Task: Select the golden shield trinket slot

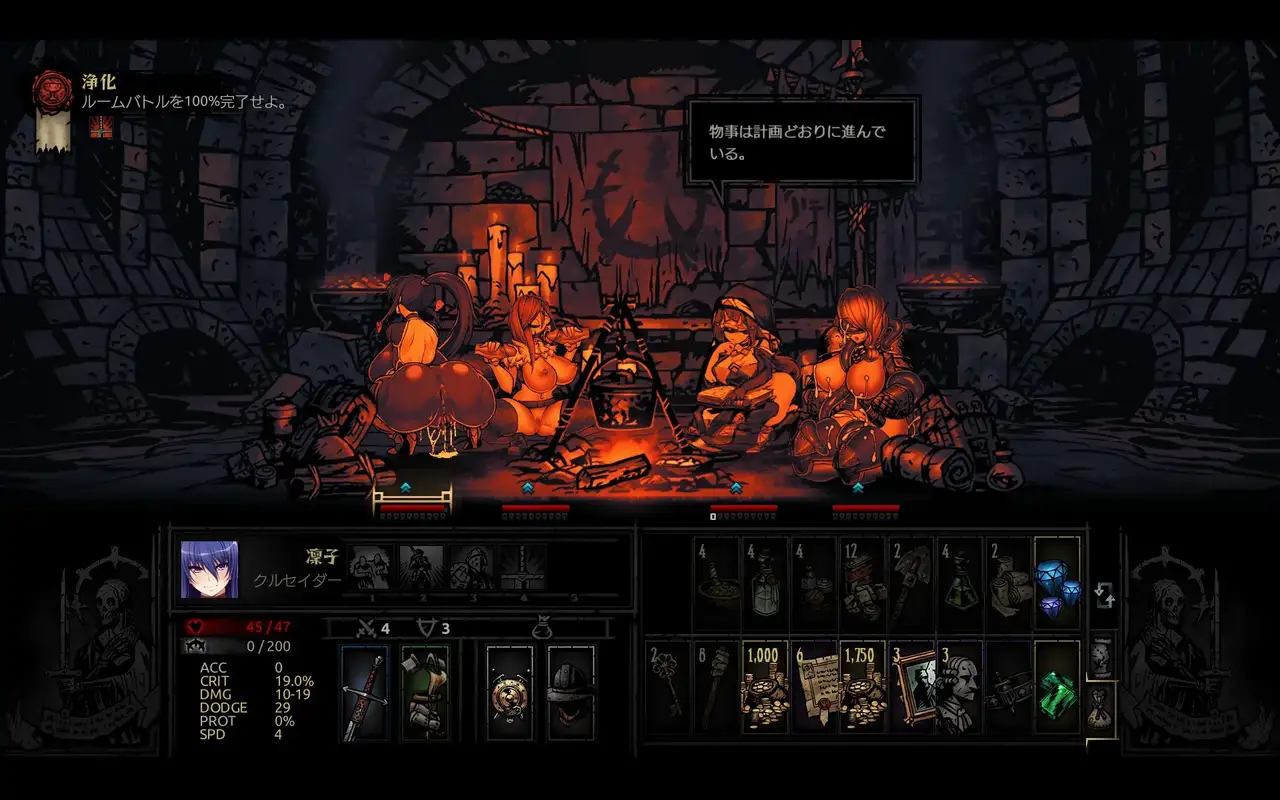Action: pyautogui.click(x=510, y=692)
